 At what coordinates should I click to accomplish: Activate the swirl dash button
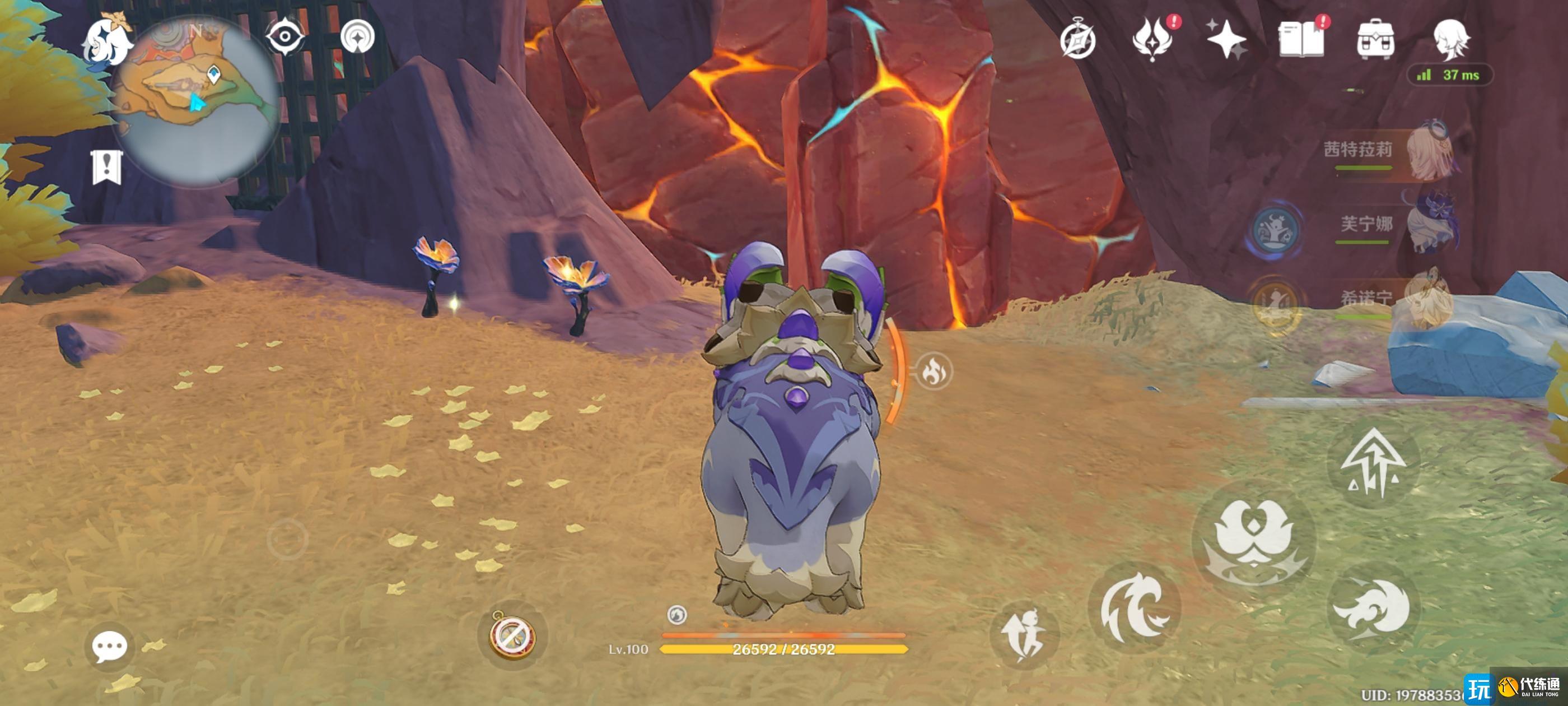[x=1372, y=608]
